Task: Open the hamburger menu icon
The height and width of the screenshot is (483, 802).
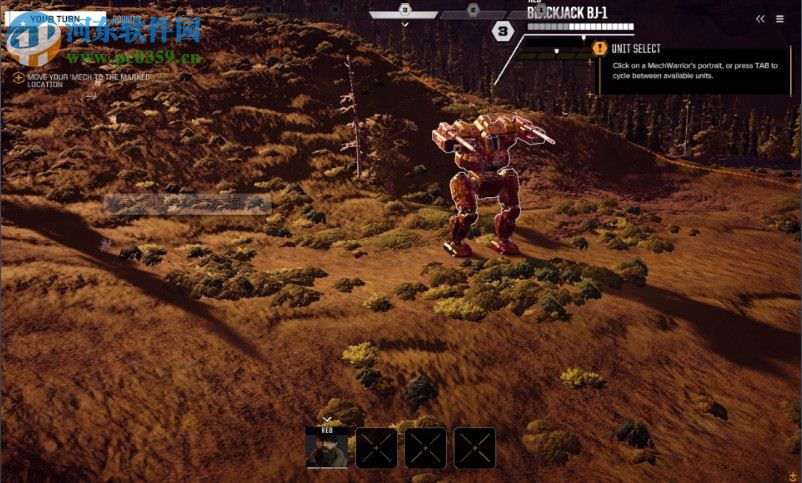Action: [x=779, y=19]
